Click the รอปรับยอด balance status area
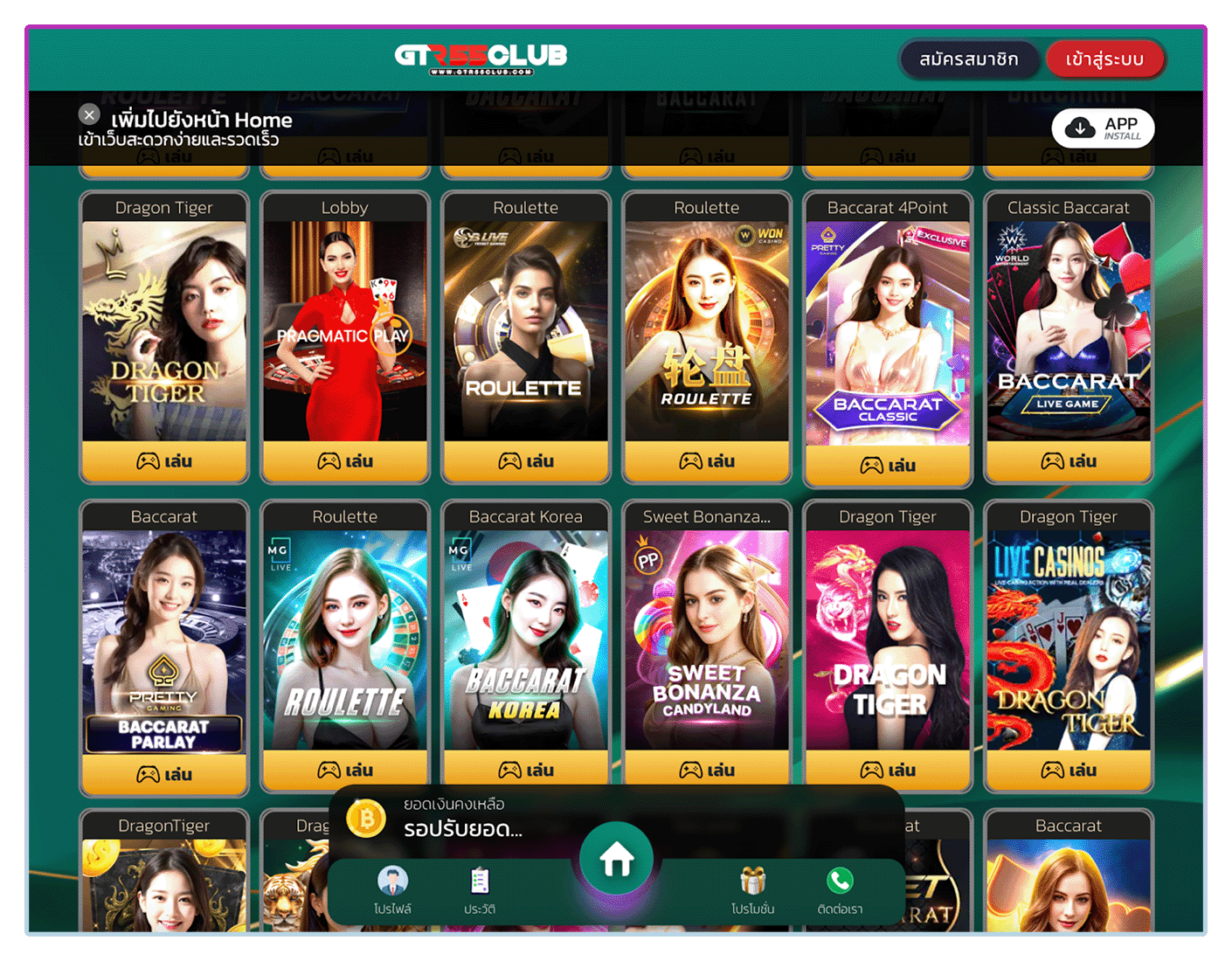1232x961 pixels. pos(461,832)
